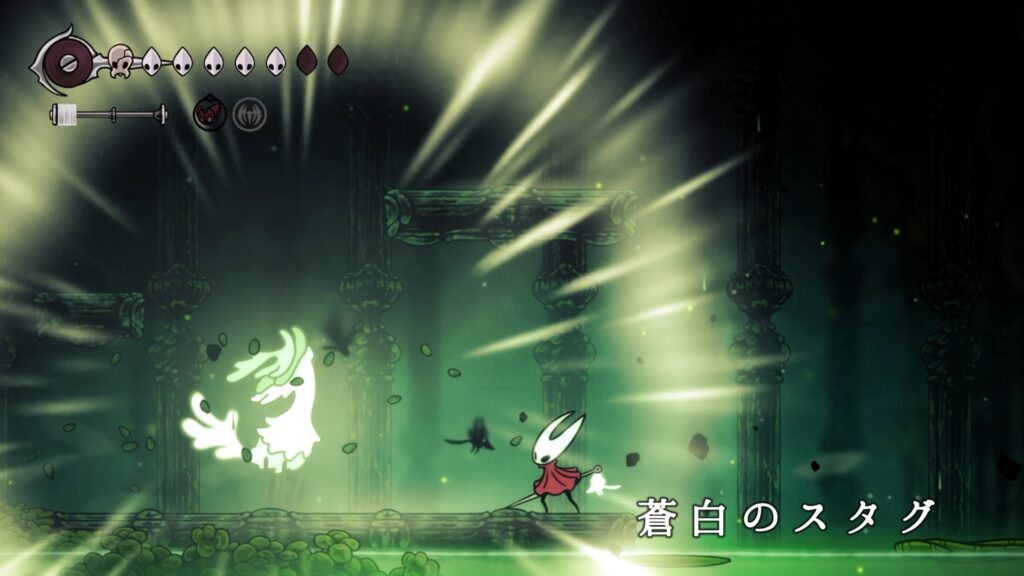Select the red tool pouch icon
The height and width of the screenshot is (576, 1024).
pyautogui.click(x=210, y=114)
